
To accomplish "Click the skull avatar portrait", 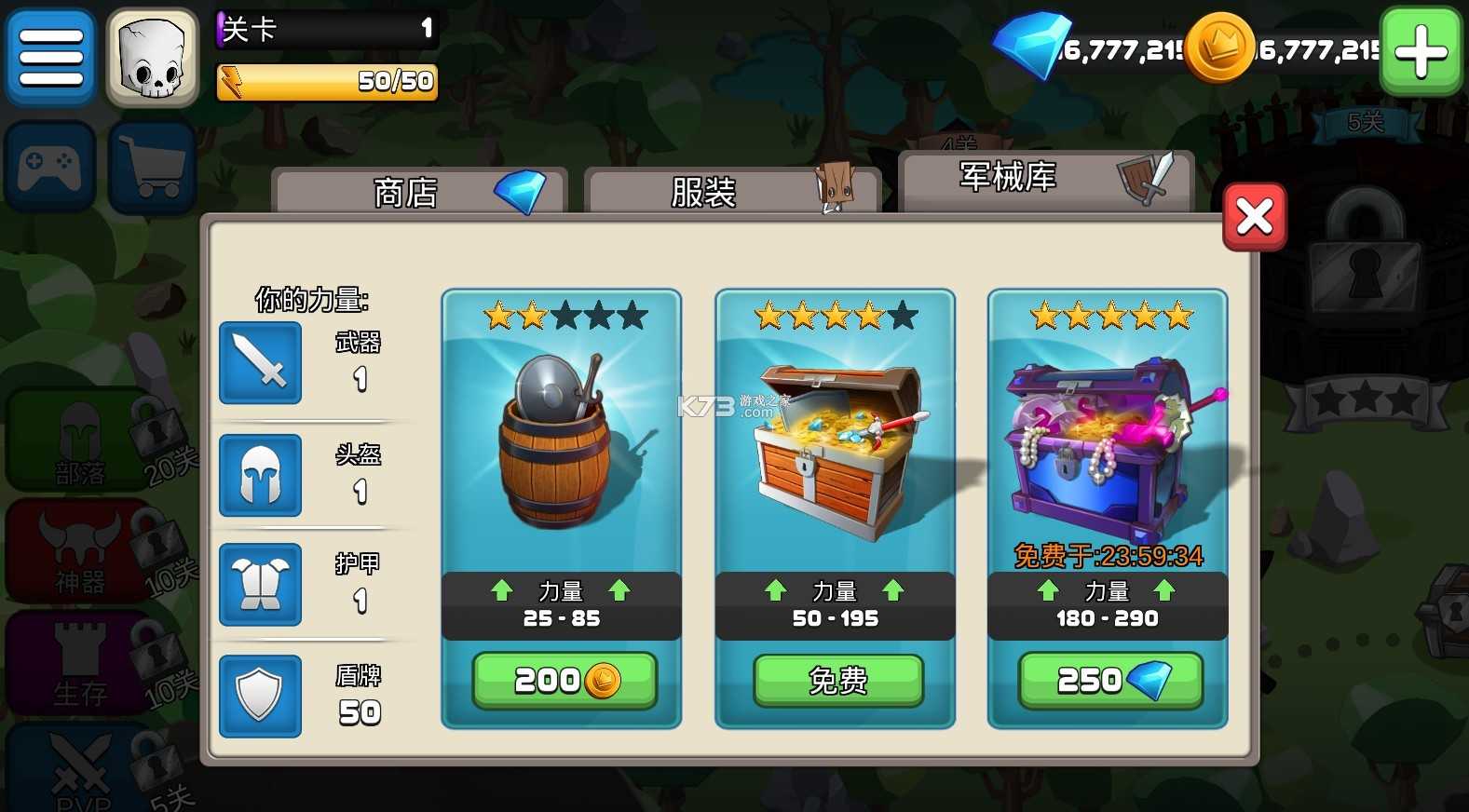I will click(152, 57).
